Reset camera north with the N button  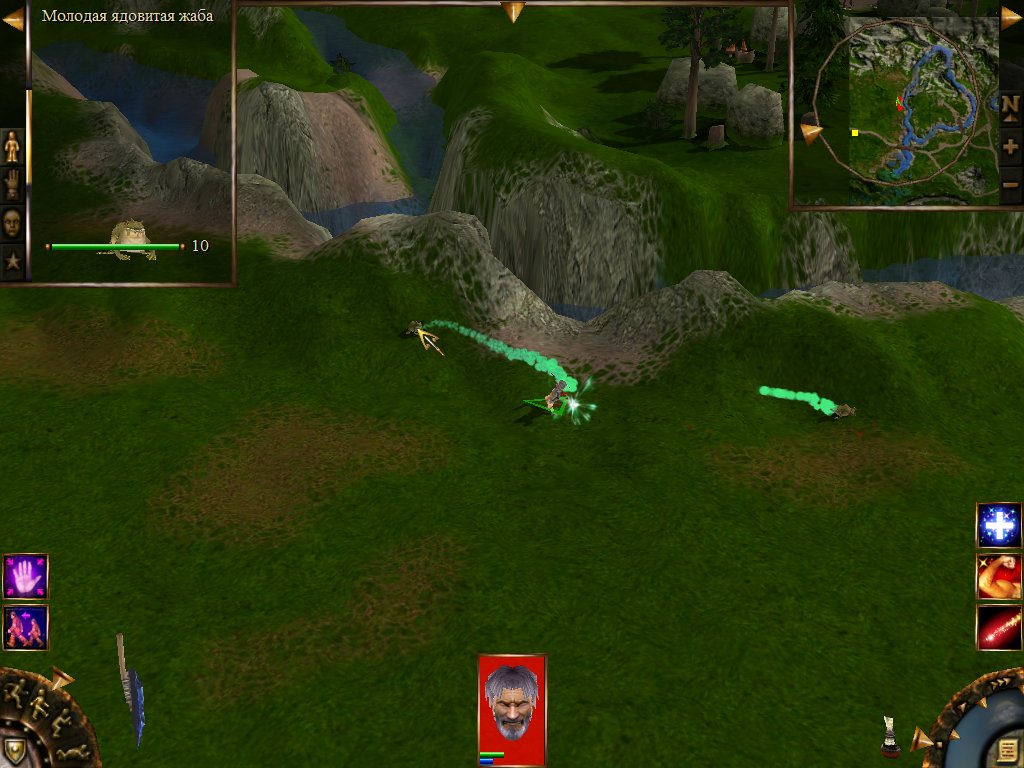click(1010, 104)
